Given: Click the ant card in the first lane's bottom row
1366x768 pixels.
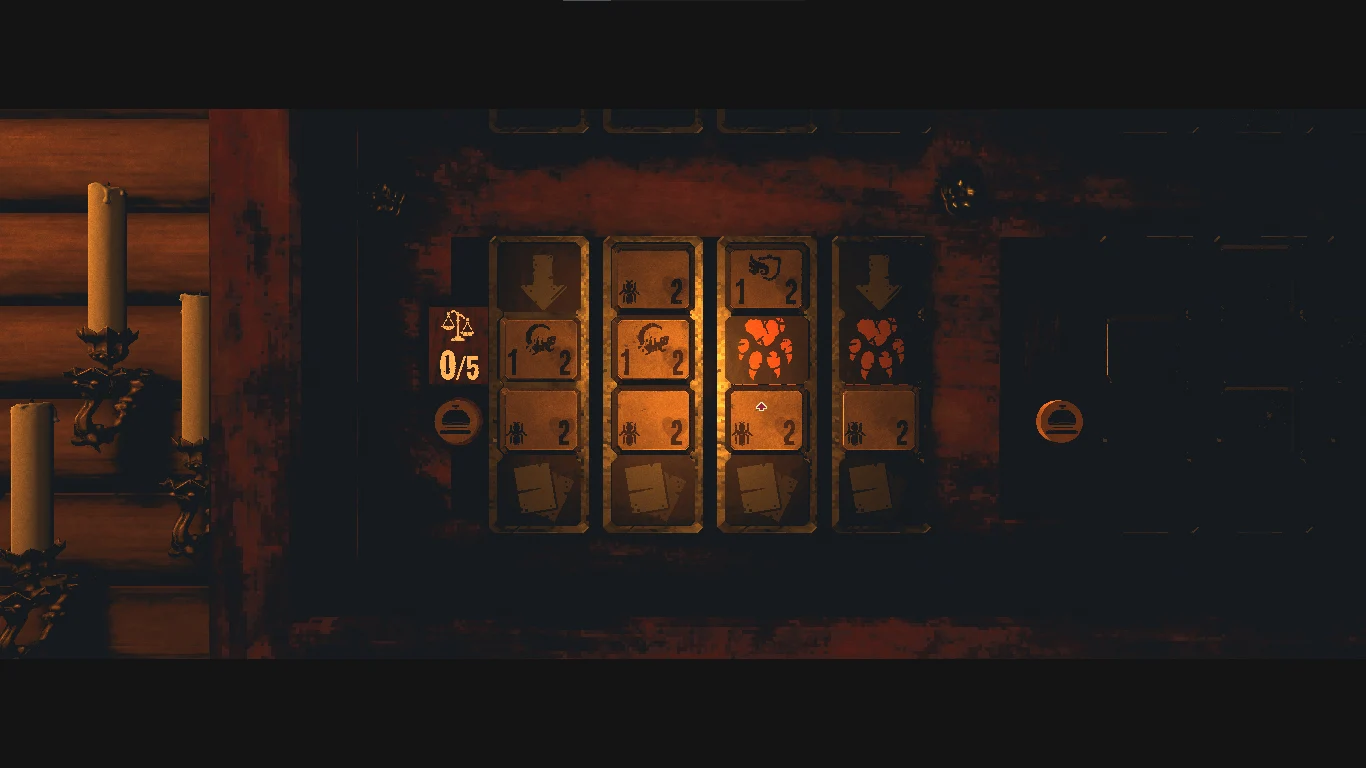Looking at the screenshot, I should [540, 420].
